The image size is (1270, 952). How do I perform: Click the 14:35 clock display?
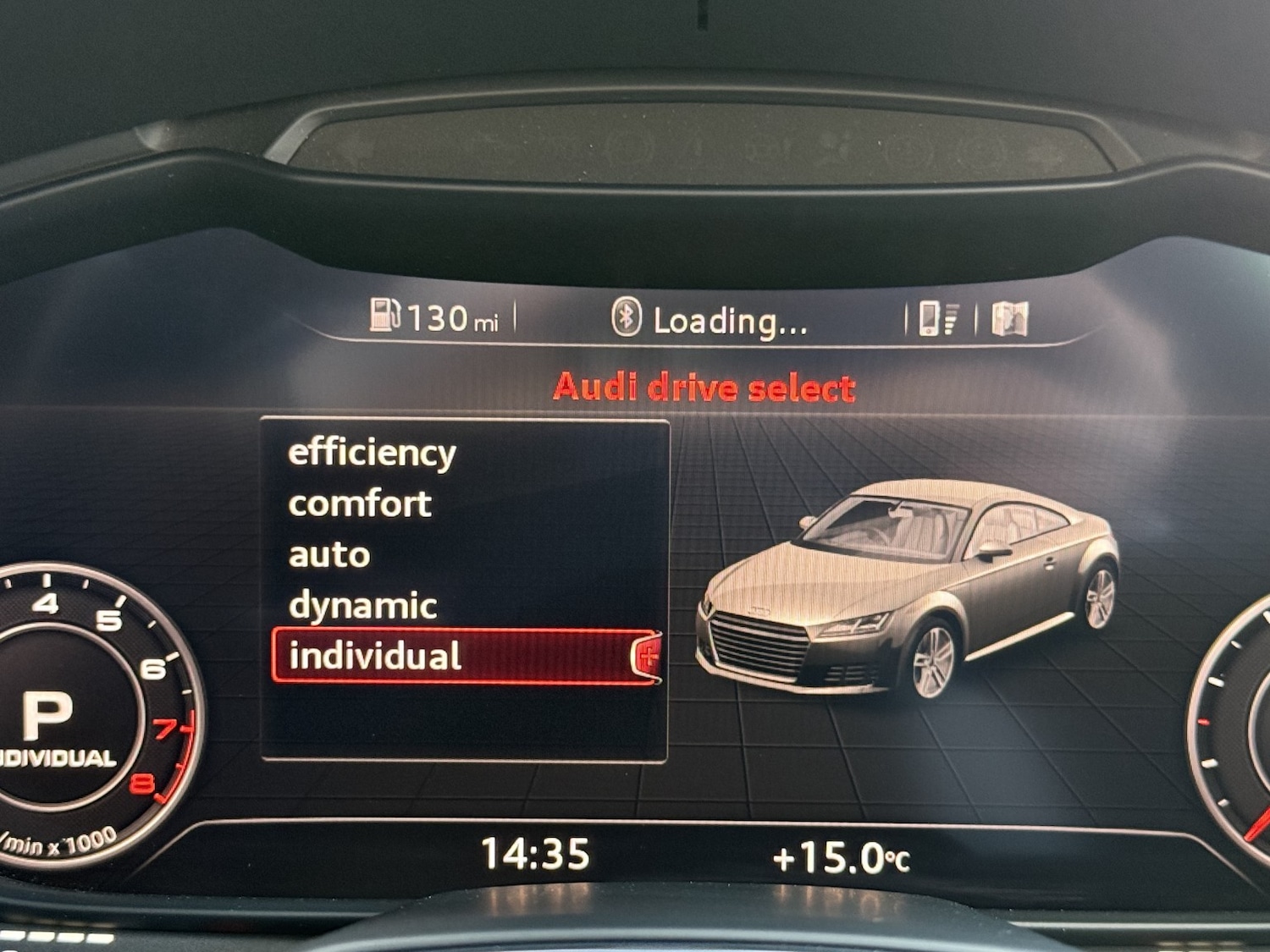(x=537, y=856)
